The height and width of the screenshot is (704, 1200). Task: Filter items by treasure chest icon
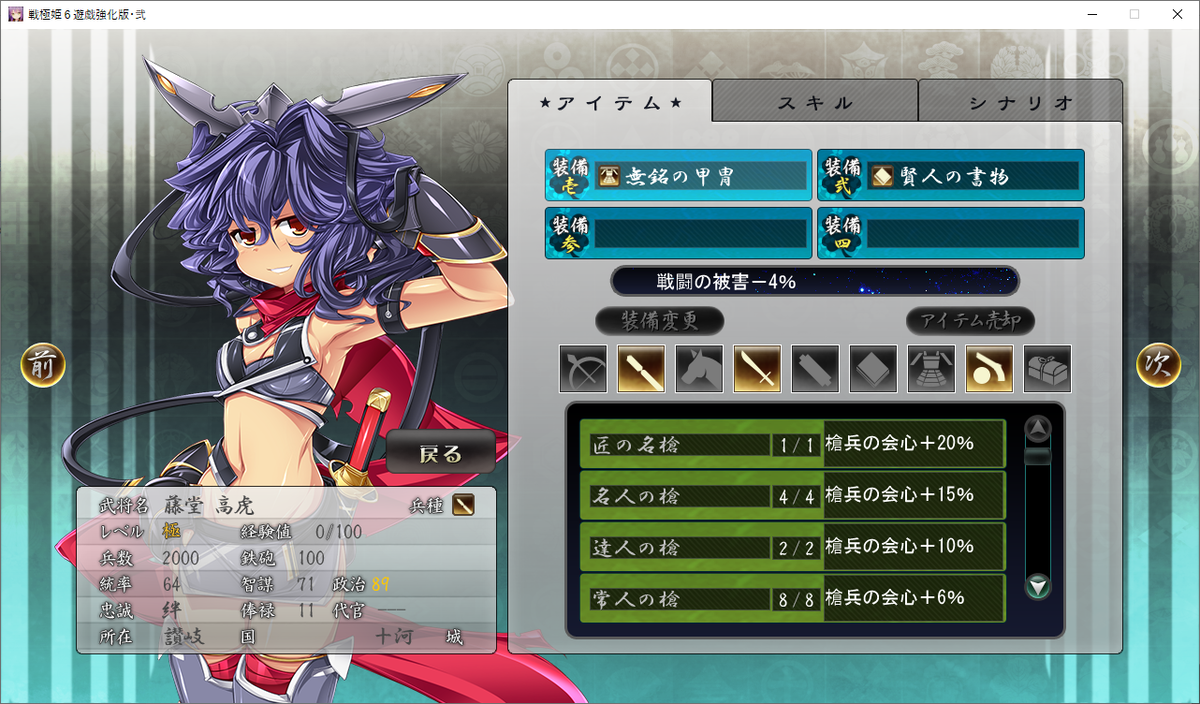pyautogui.click(x=1047, y=369)
